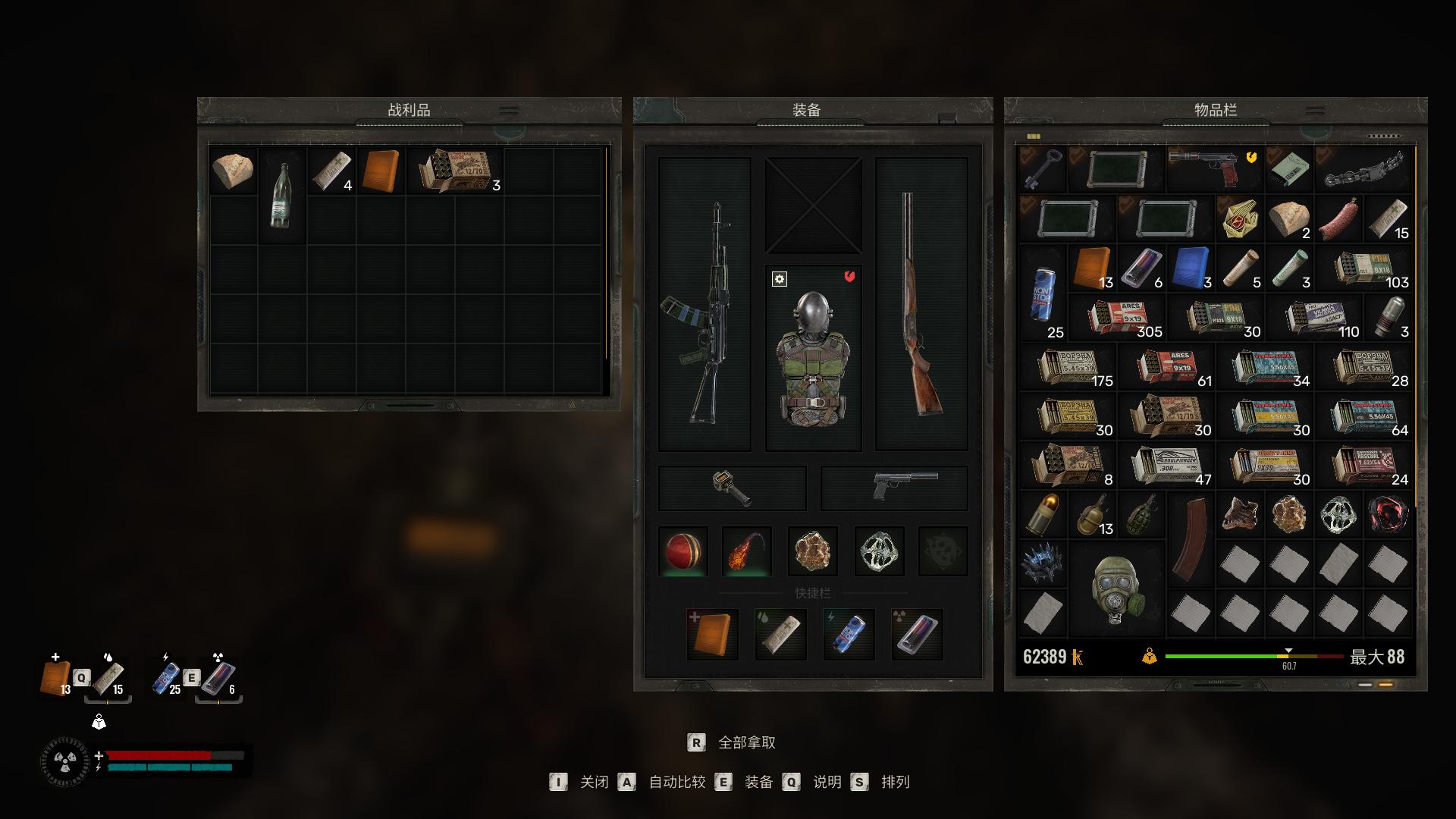Take all loot with 全部拿取
1456x819 pixels.
pos(746,742)
